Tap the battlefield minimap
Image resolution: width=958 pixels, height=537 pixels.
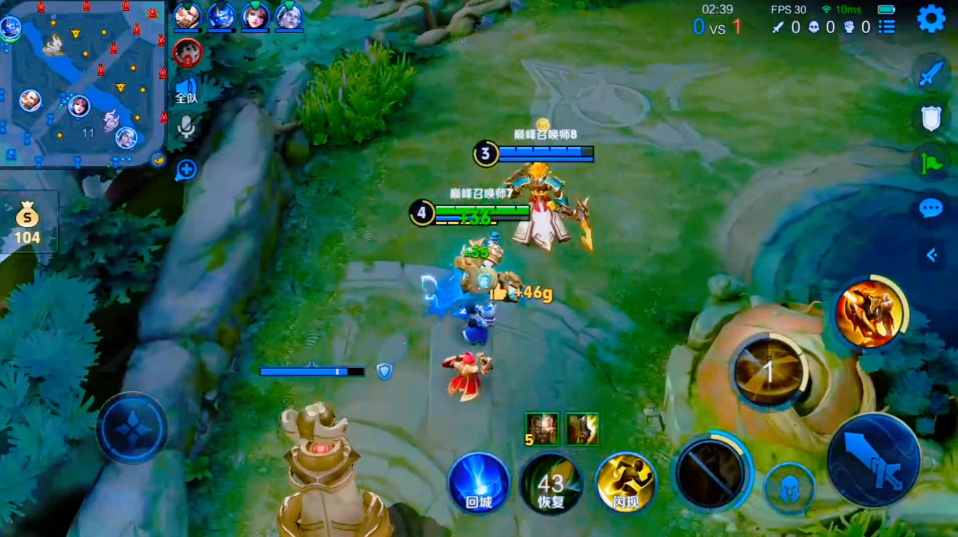[83, 83]
